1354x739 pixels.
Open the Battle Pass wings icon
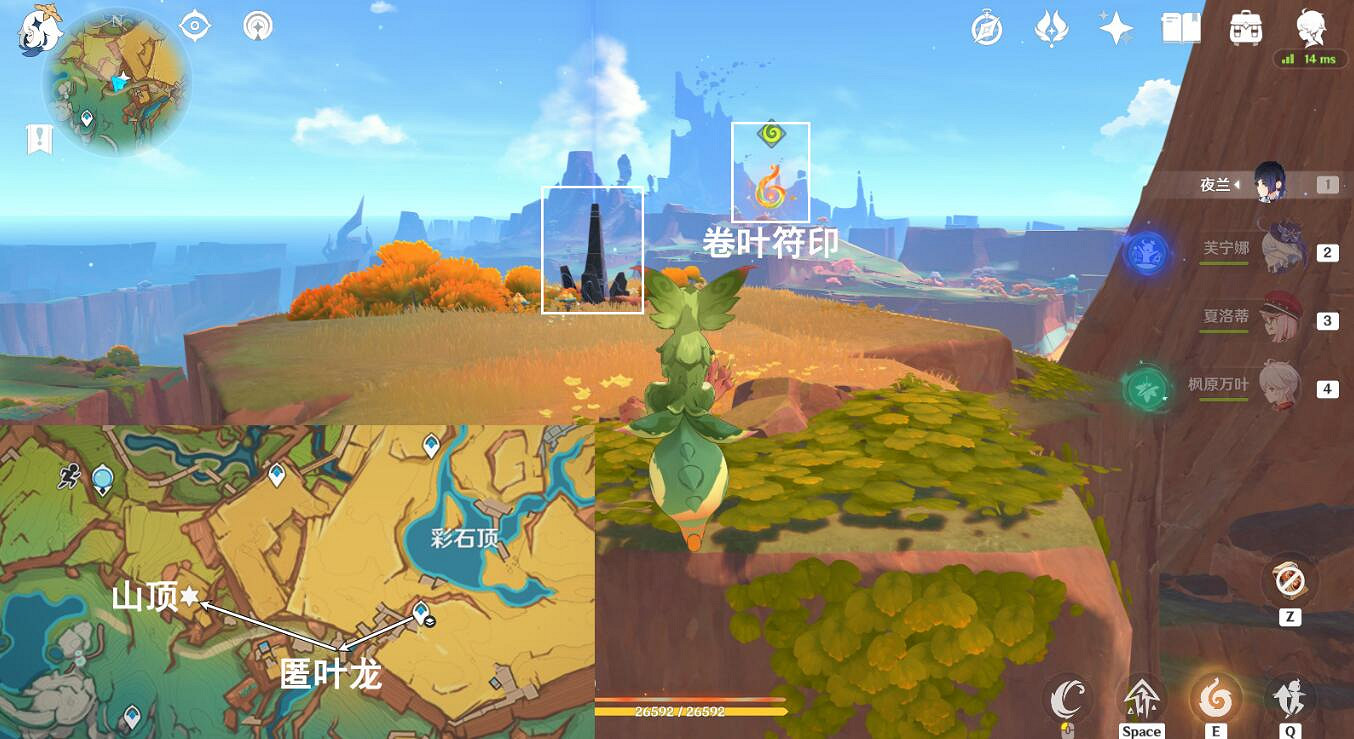point(1051,28)
